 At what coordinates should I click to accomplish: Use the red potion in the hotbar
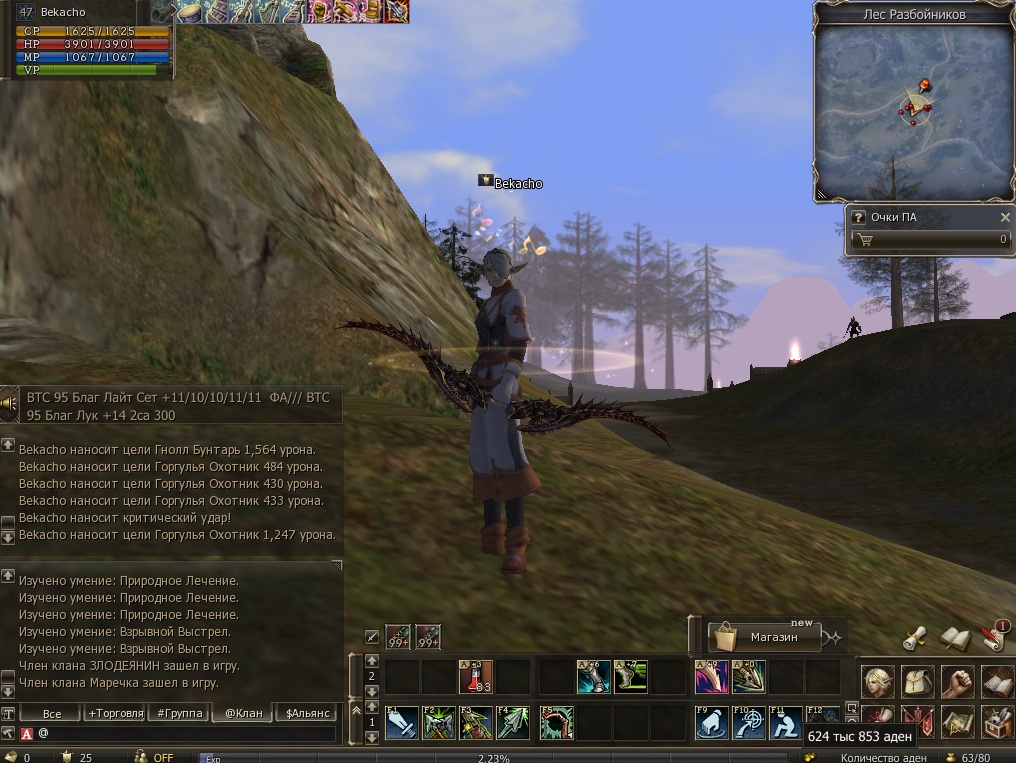475,677
